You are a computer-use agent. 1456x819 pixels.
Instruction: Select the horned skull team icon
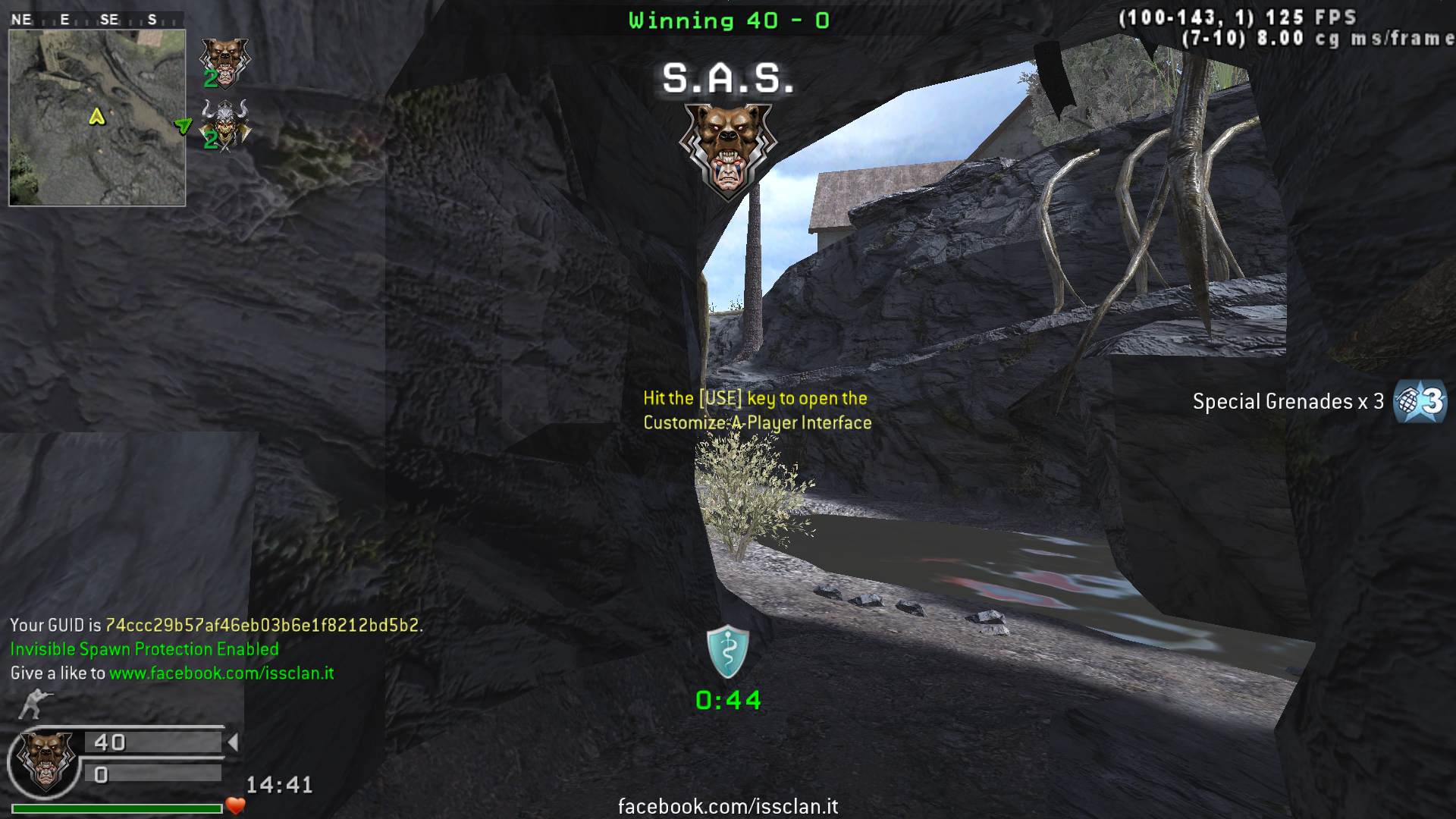(224, 125)
